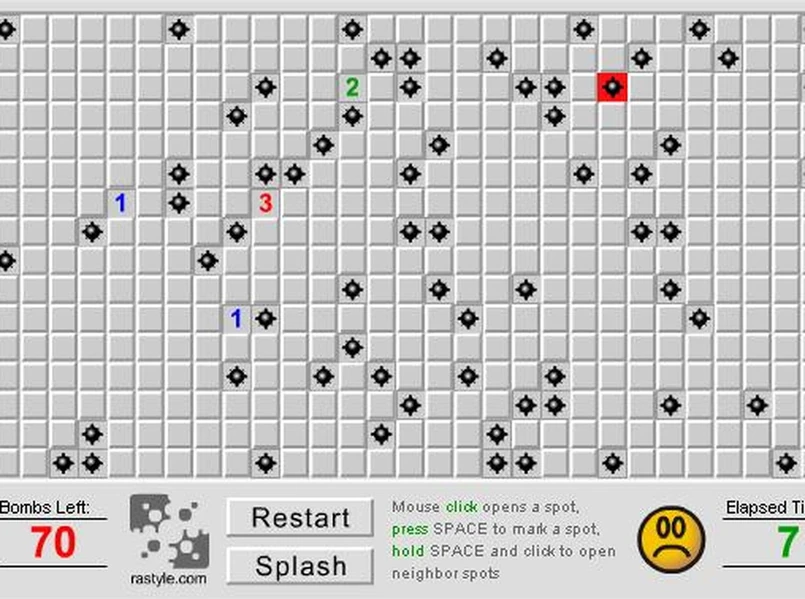The width and height of the screenshot is (805, 599).
Task: Select the red exploded bomb tile
Action: click(x=612, y=87)
